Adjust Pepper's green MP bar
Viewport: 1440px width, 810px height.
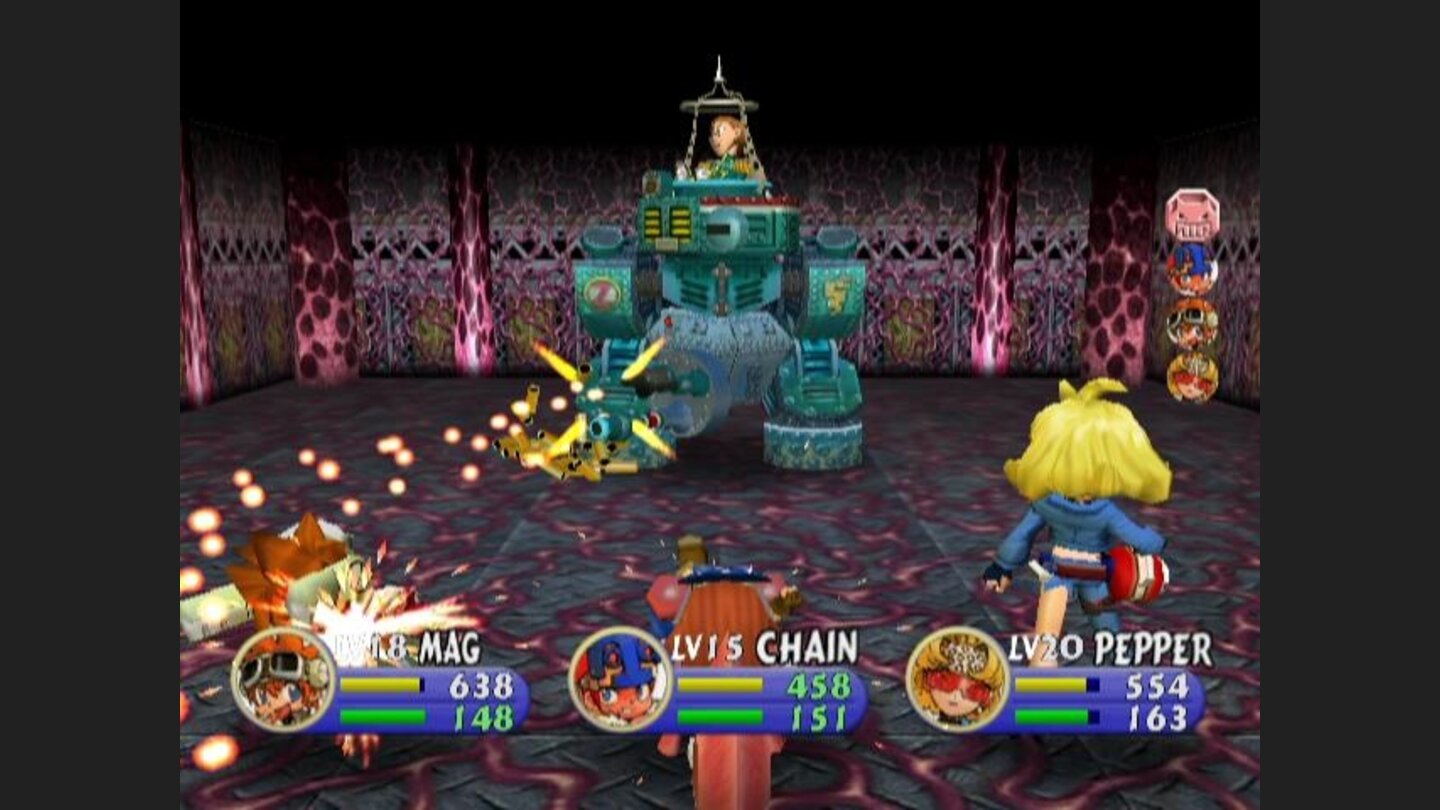tap(1053, 716)
